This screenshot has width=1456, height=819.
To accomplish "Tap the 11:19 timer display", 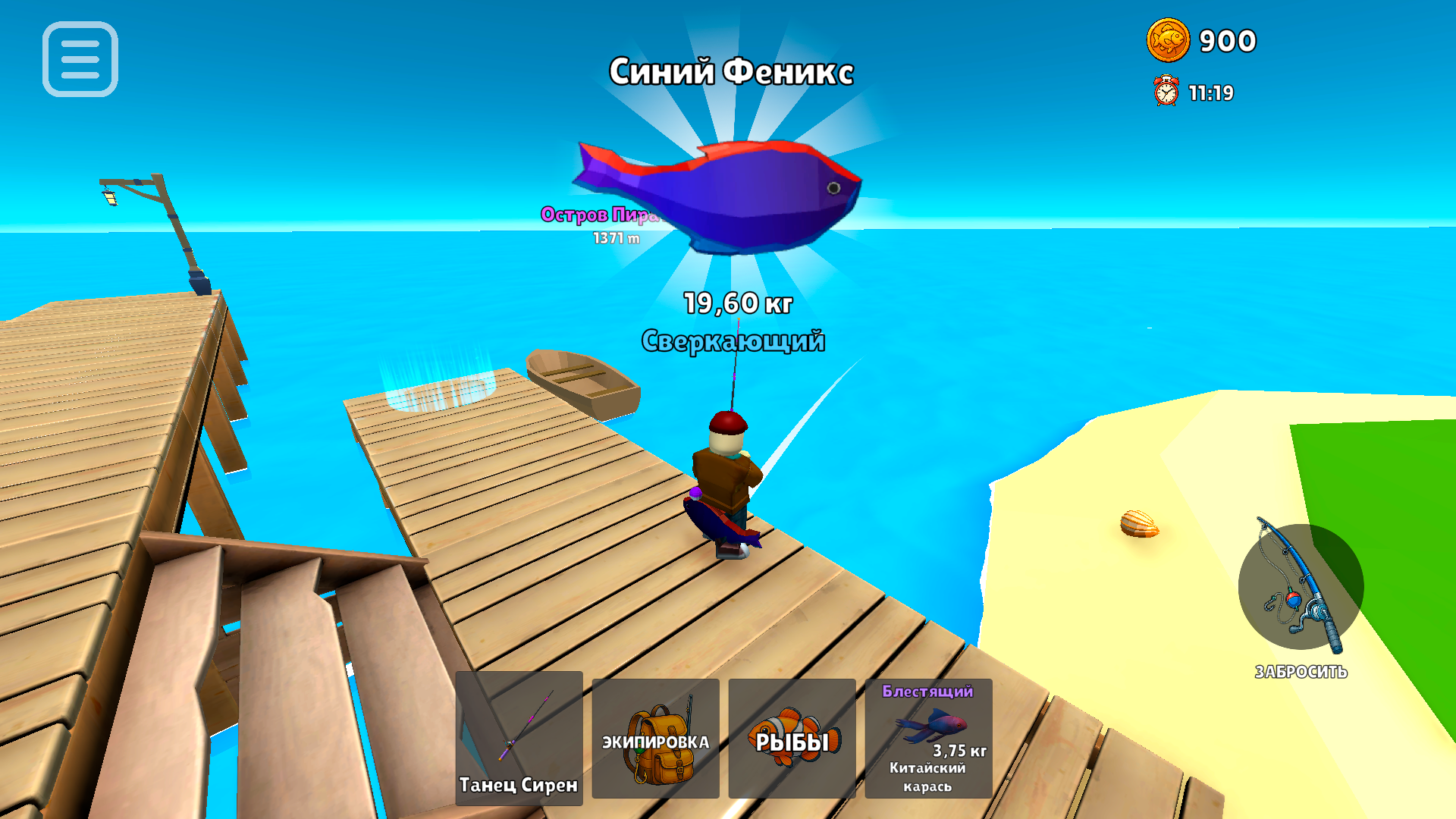I will point(1213,93).
